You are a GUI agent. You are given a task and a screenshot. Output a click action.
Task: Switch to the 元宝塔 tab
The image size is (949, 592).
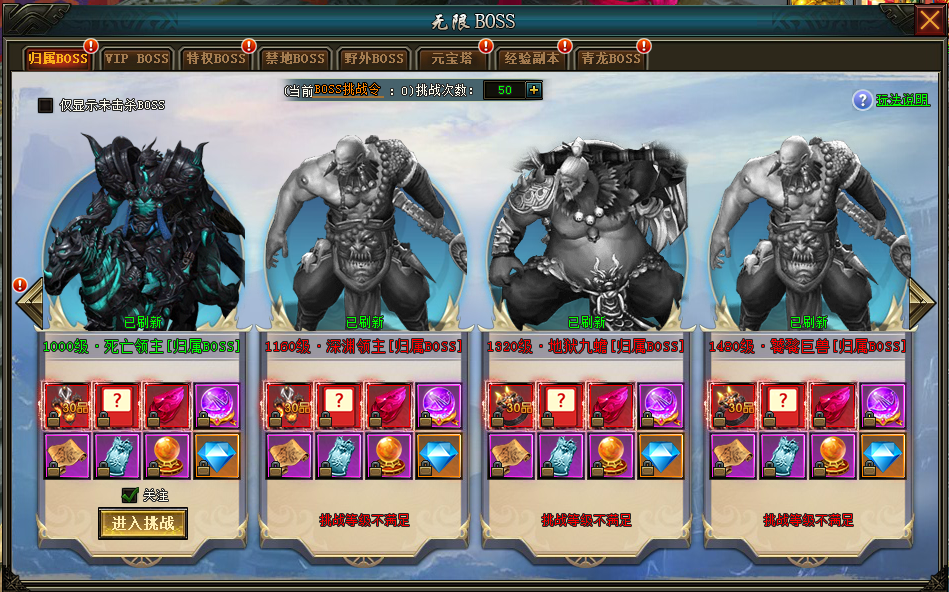coord(452,59)
